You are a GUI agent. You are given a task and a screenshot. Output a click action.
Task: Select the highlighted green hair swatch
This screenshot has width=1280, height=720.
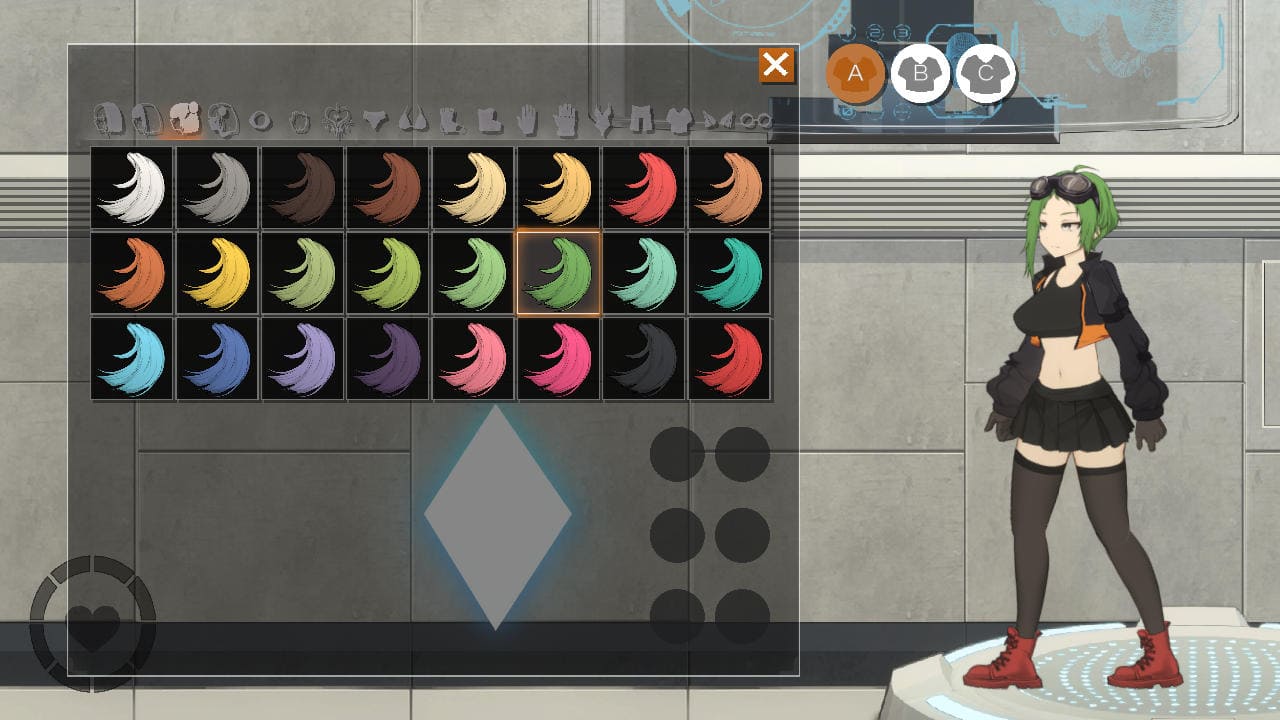click(x=558, y=273)
